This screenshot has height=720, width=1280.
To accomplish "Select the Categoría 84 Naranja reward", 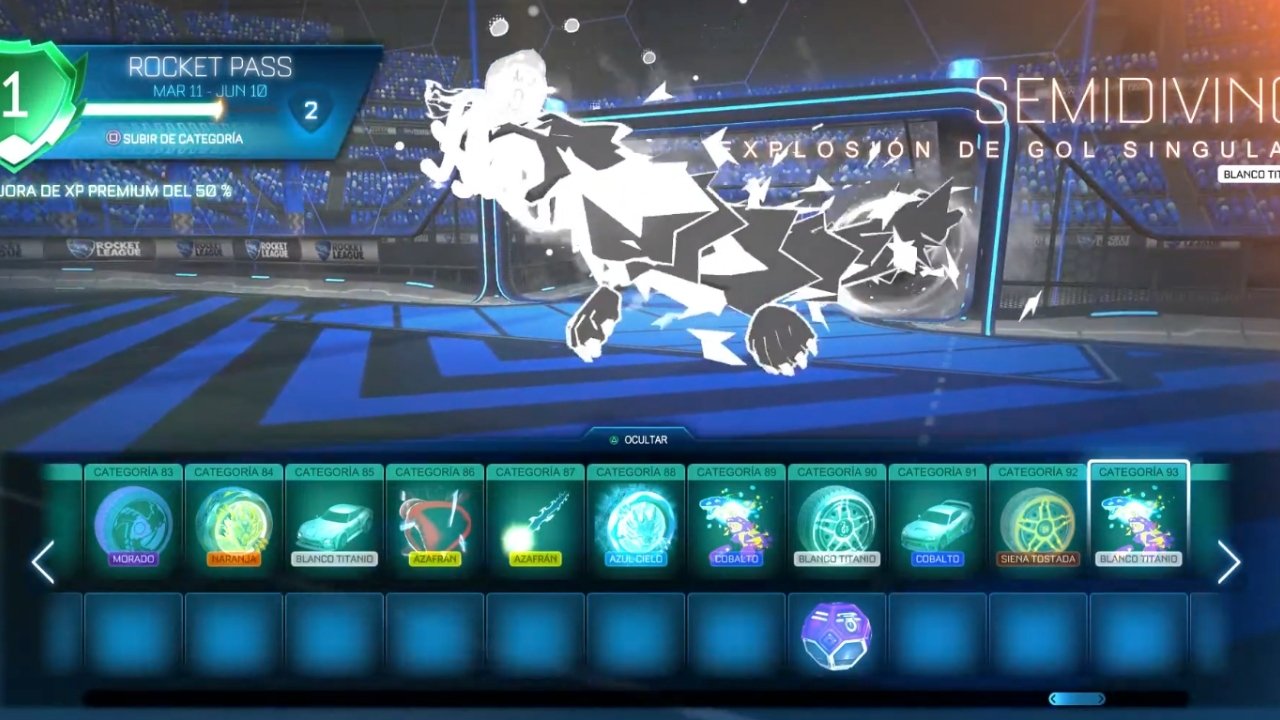I will (x=234, y=520).
